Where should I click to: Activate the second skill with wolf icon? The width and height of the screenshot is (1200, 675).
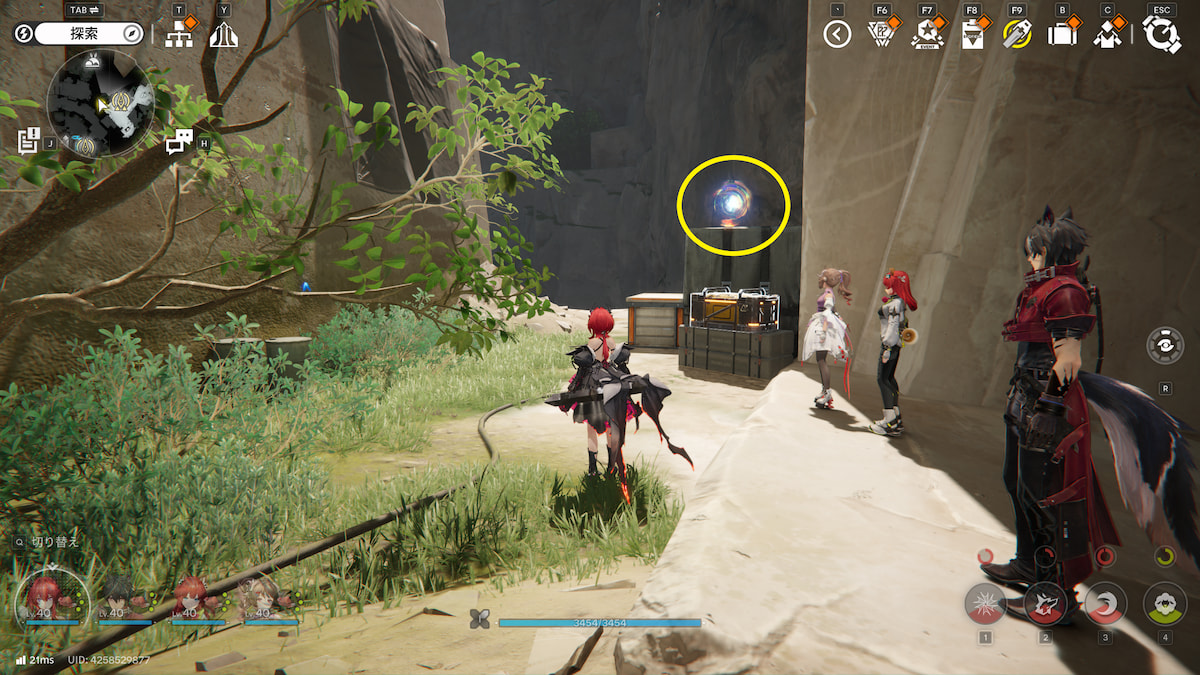coord(1045,603)
